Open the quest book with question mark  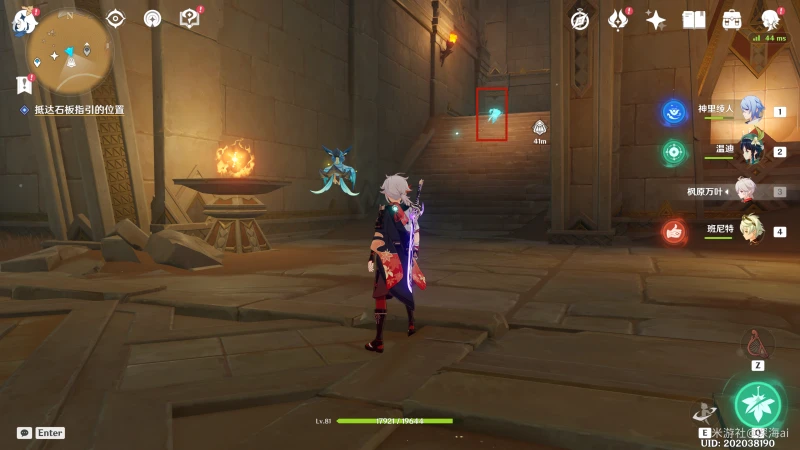(189, 18)
